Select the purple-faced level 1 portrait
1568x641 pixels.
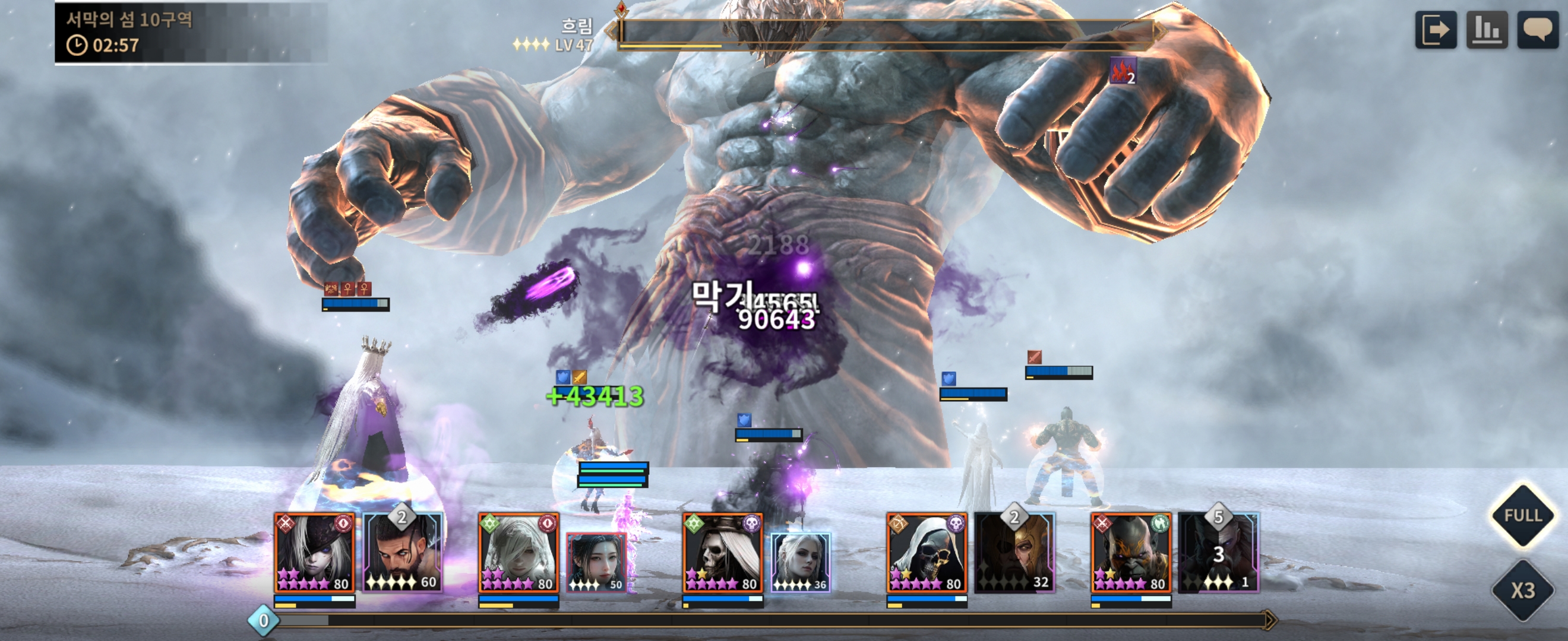pyautogui.click(x=1218, y=553)
